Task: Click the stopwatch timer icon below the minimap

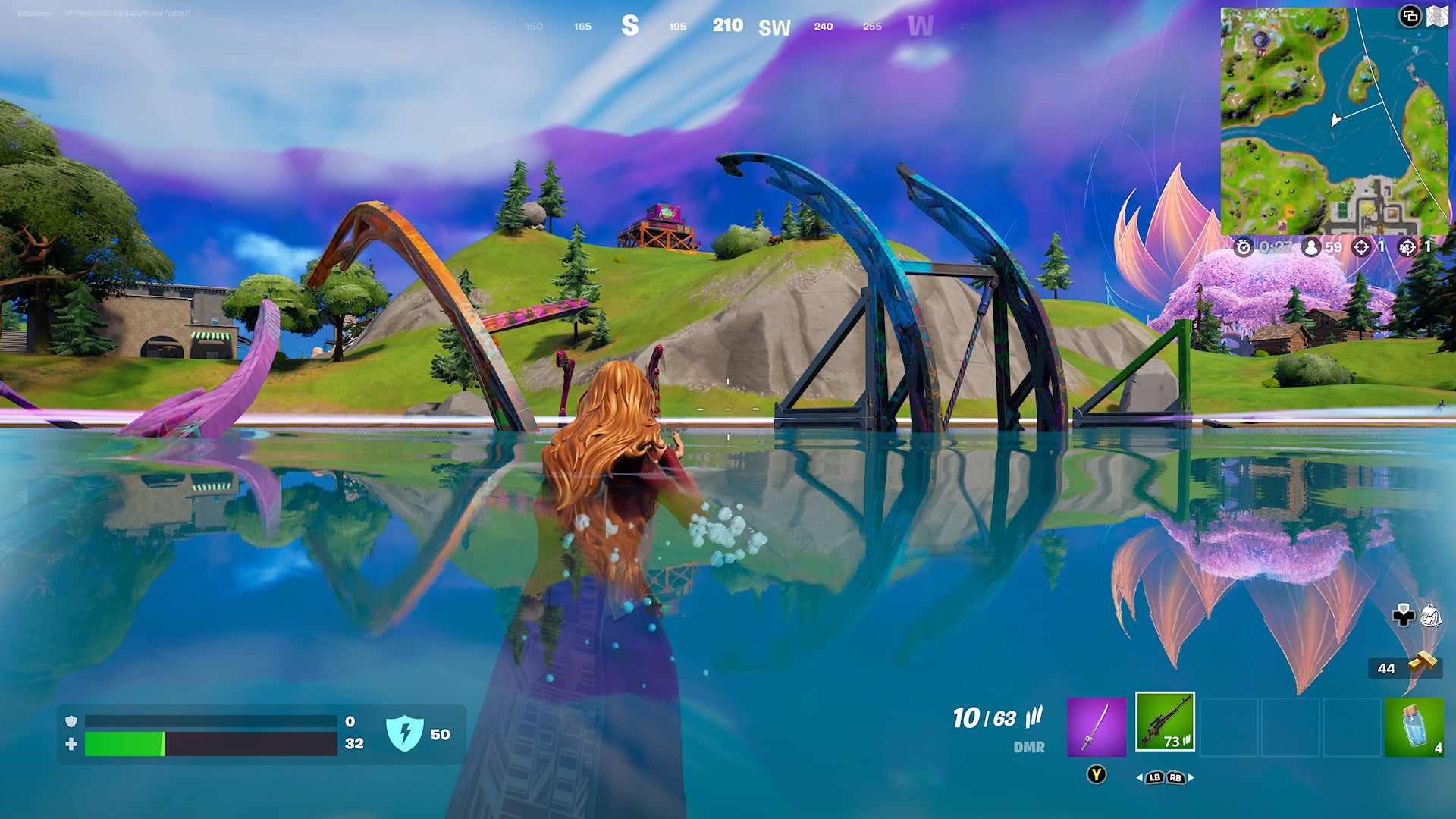Action: [1244, 247]
